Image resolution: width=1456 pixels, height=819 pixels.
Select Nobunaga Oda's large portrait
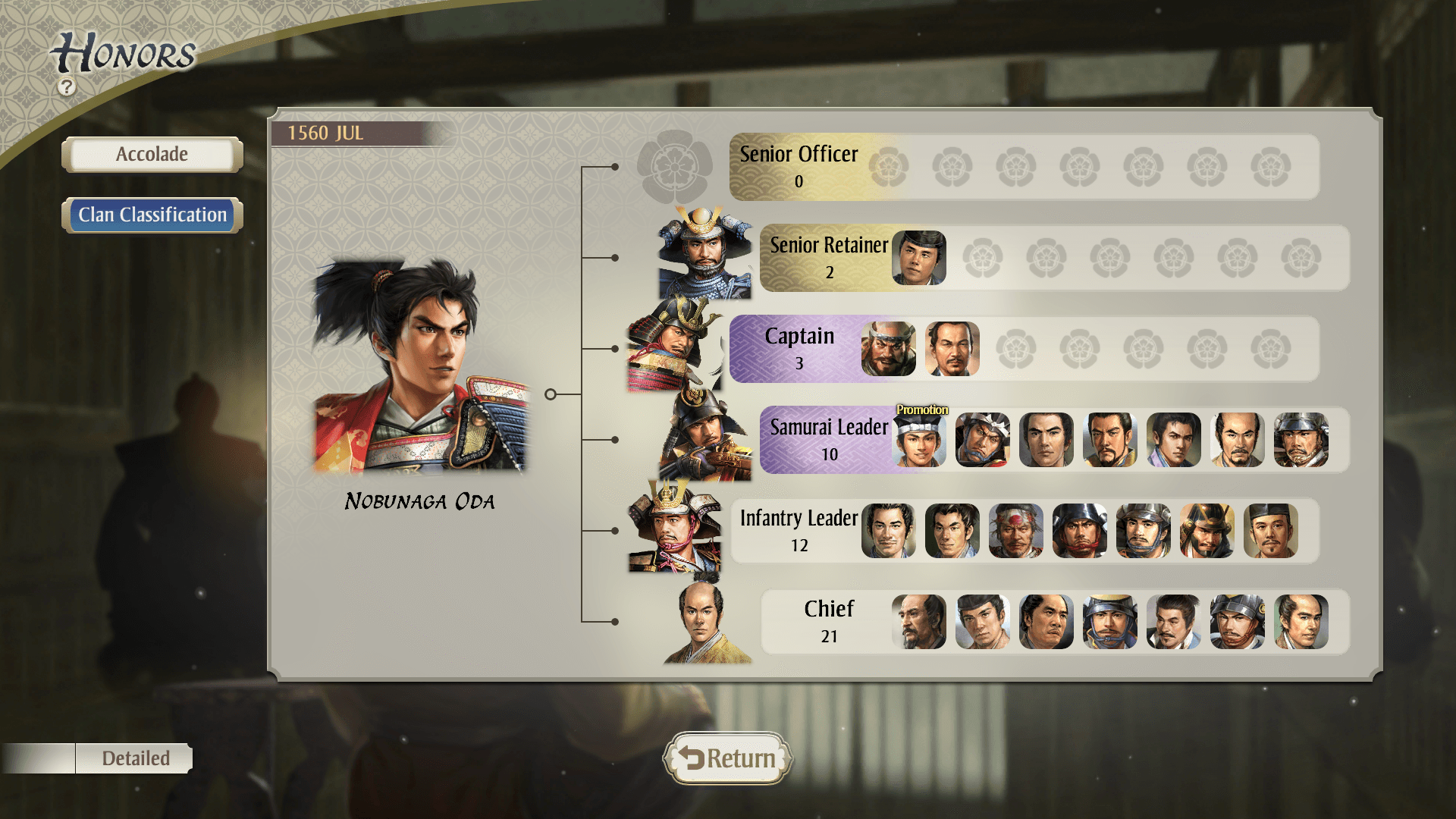click(x=419, y=368)
